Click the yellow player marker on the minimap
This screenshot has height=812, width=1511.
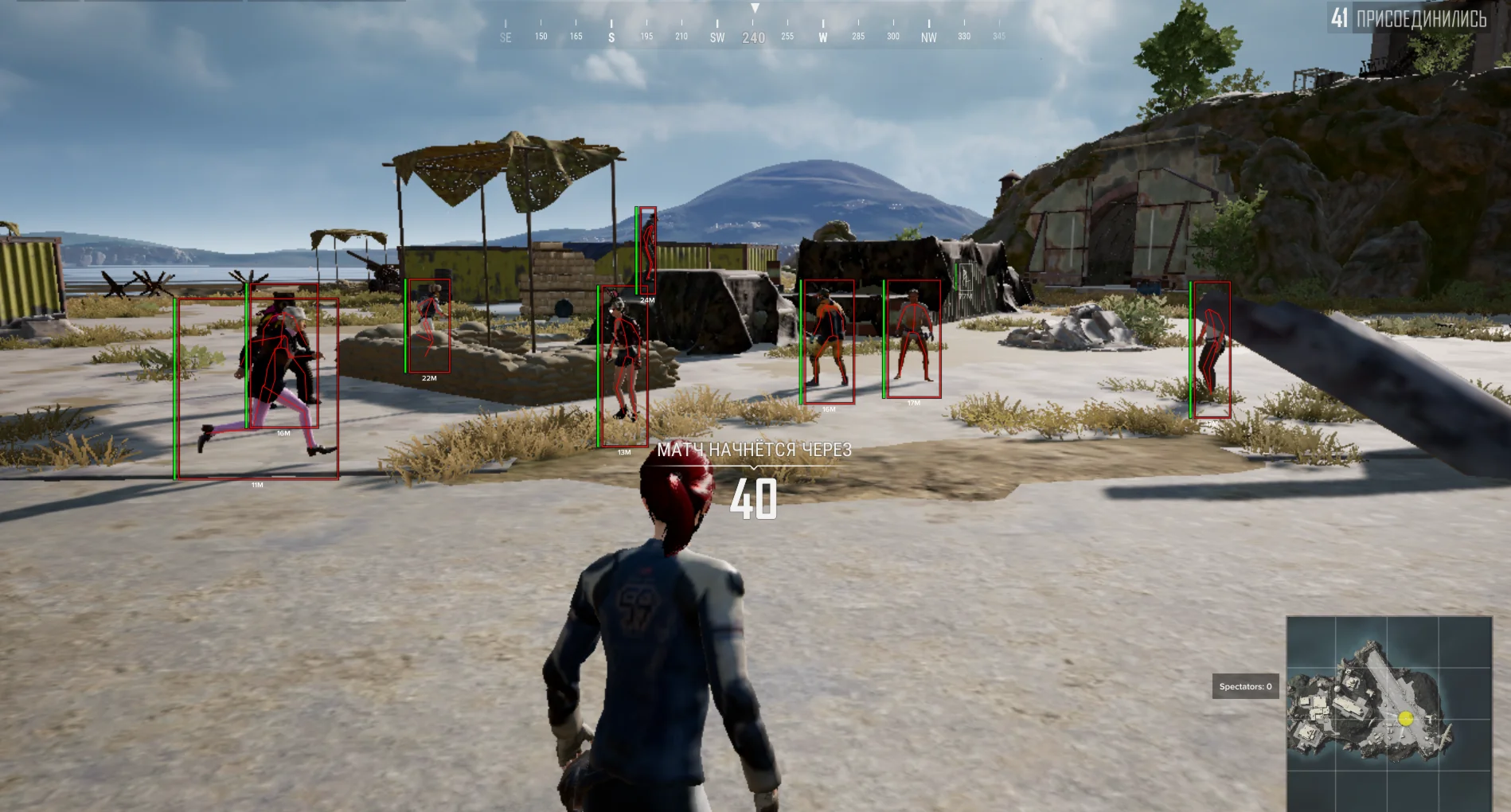1406,717
